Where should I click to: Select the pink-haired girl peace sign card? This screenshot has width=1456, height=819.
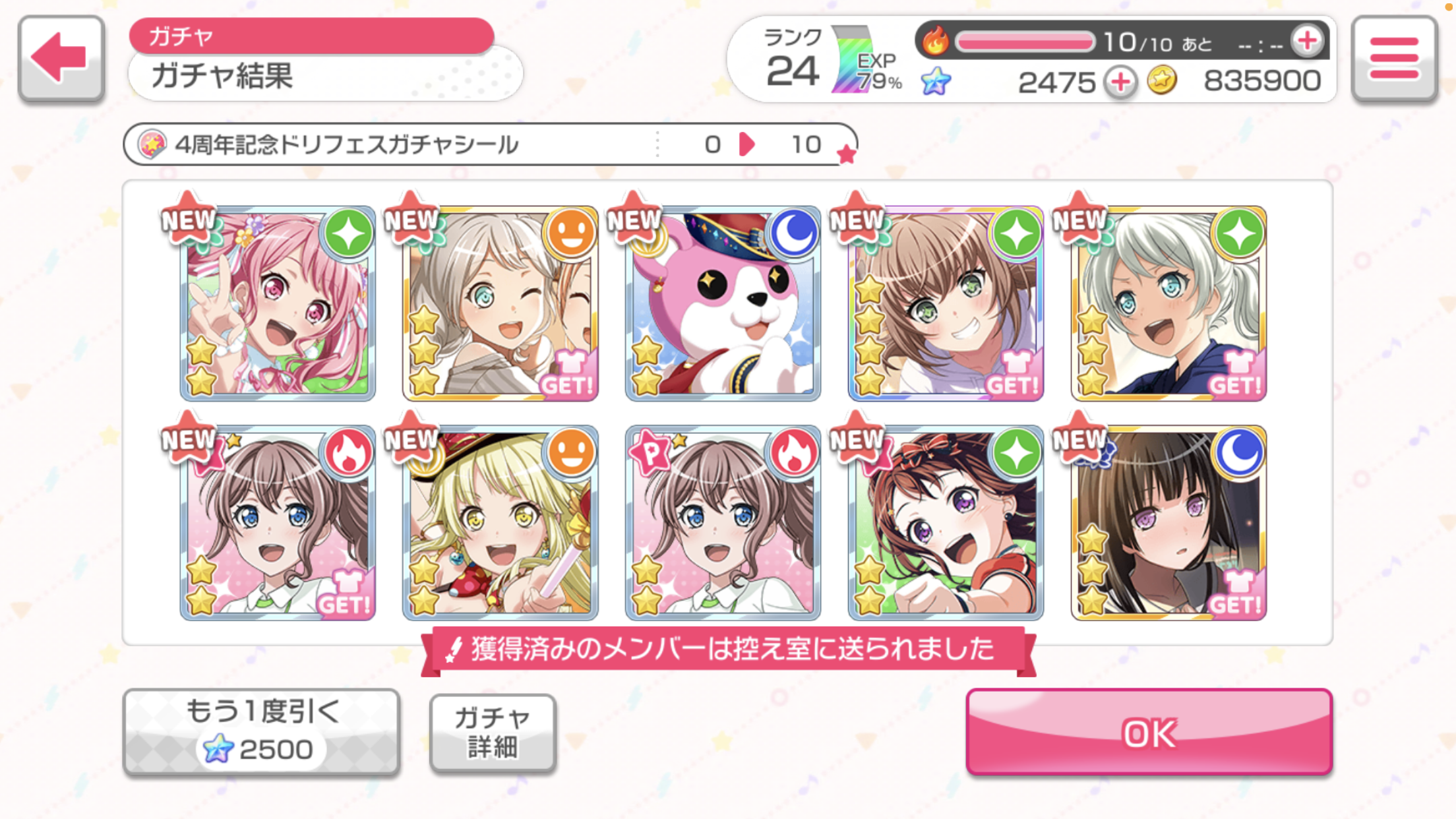(x=278, y=303)
